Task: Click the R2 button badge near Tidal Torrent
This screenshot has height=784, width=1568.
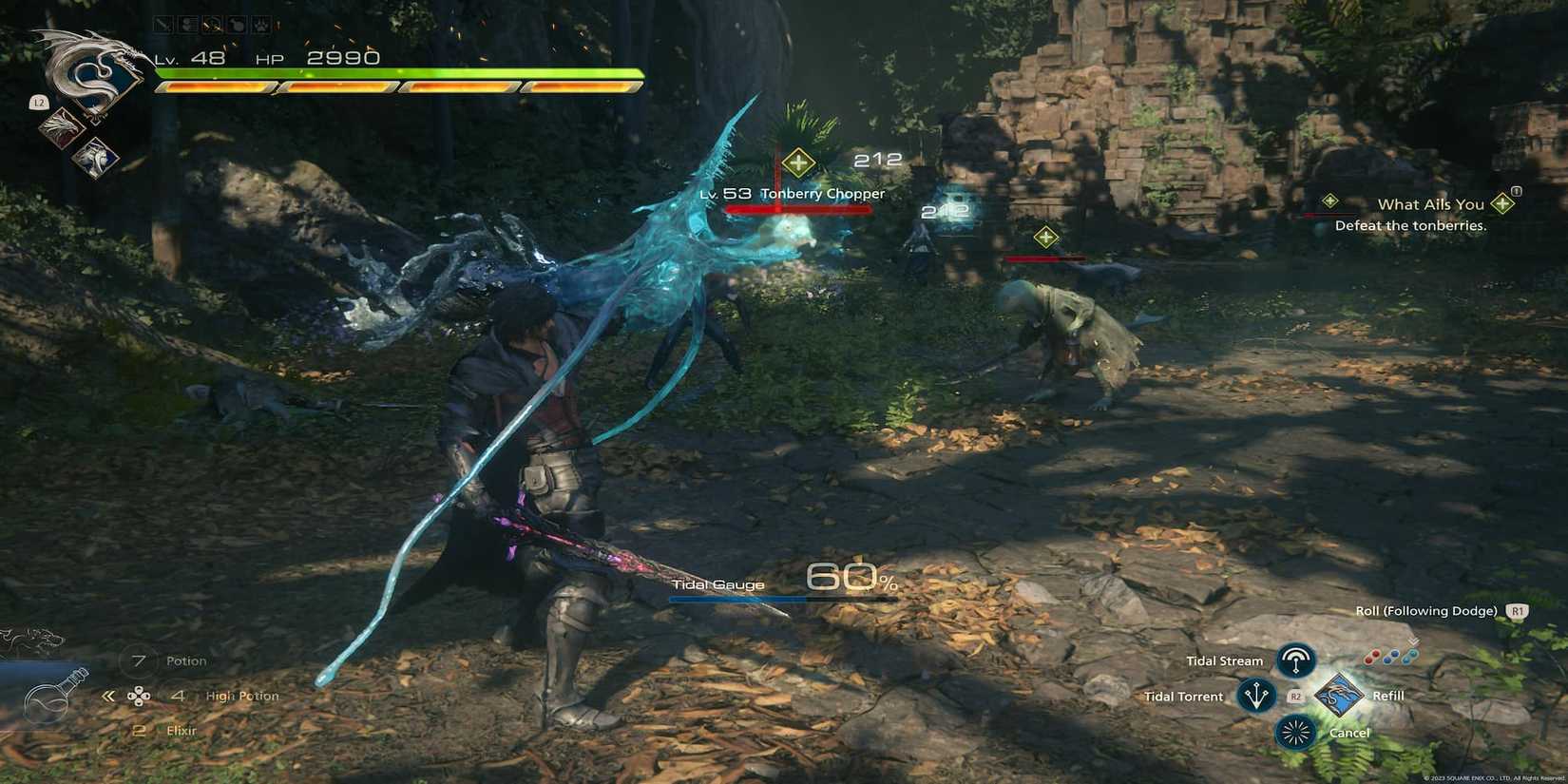Action: pyautogui.click(x=1295, y=697)
